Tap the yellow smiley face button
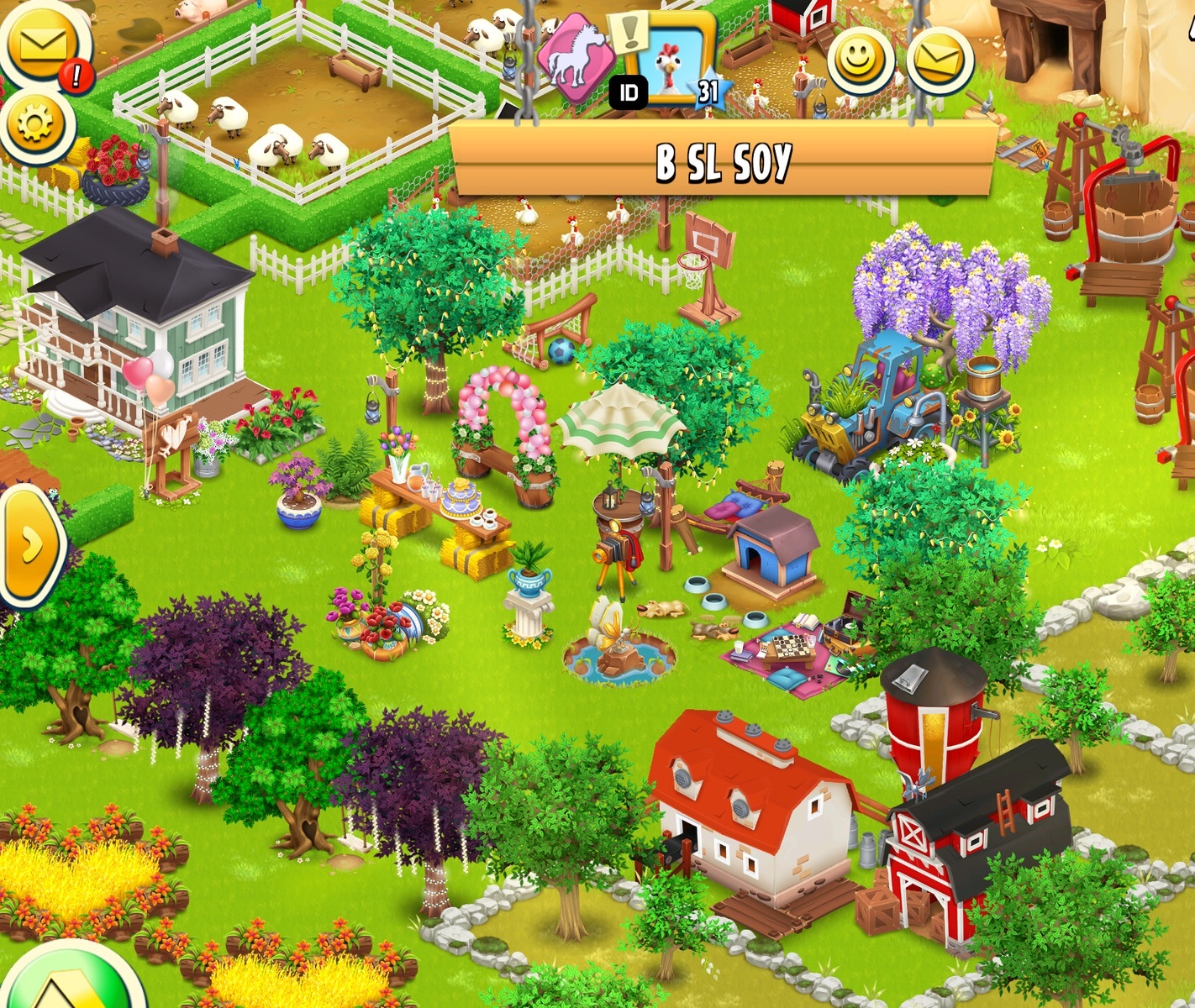 860,59
